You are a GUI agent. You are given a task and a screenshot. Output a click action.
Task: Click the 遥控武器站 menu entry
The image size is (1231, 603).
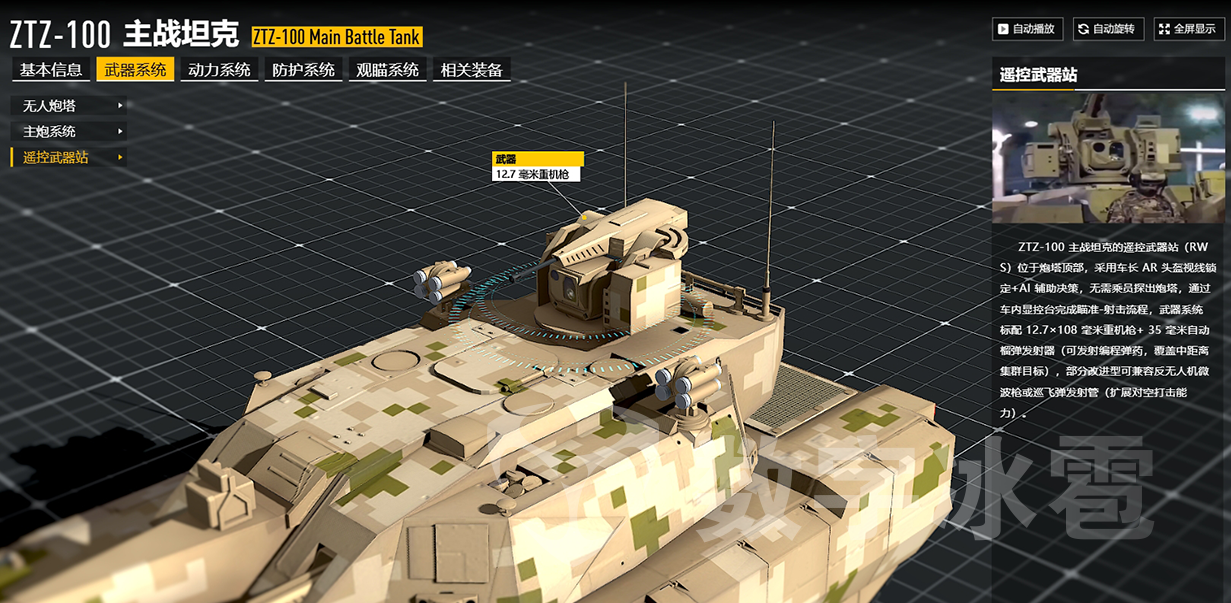point(68,157)
